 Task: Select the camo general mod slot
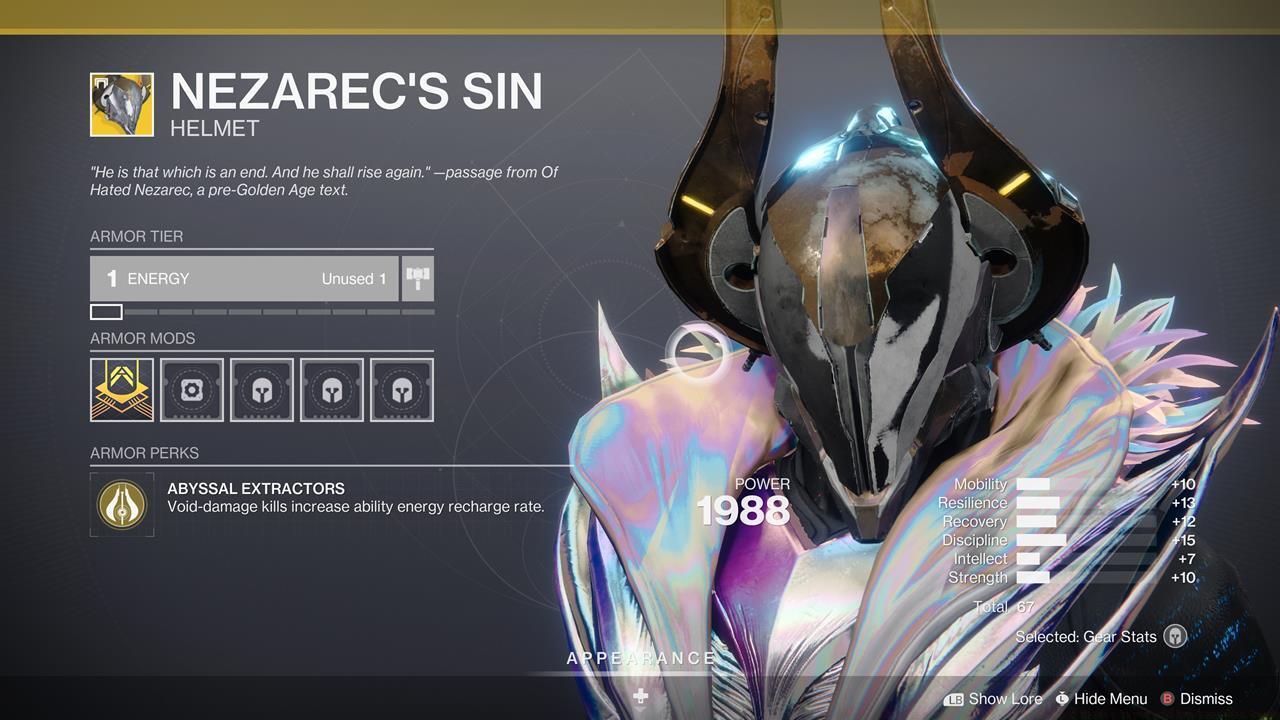(192, 390)
